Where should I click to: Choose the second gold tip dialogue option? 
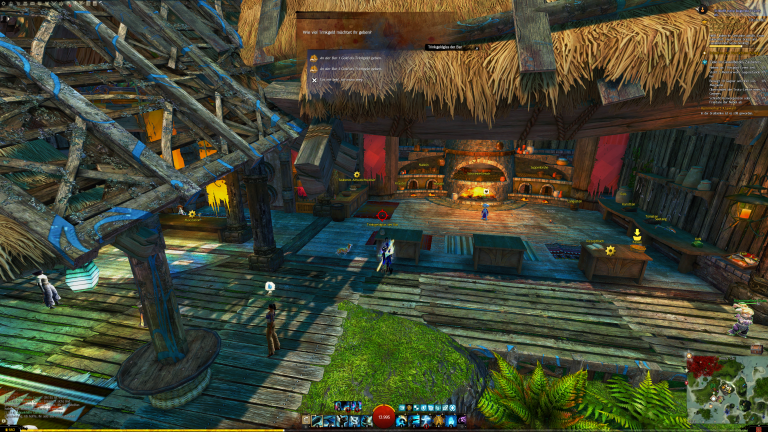[x=350, y=68]
